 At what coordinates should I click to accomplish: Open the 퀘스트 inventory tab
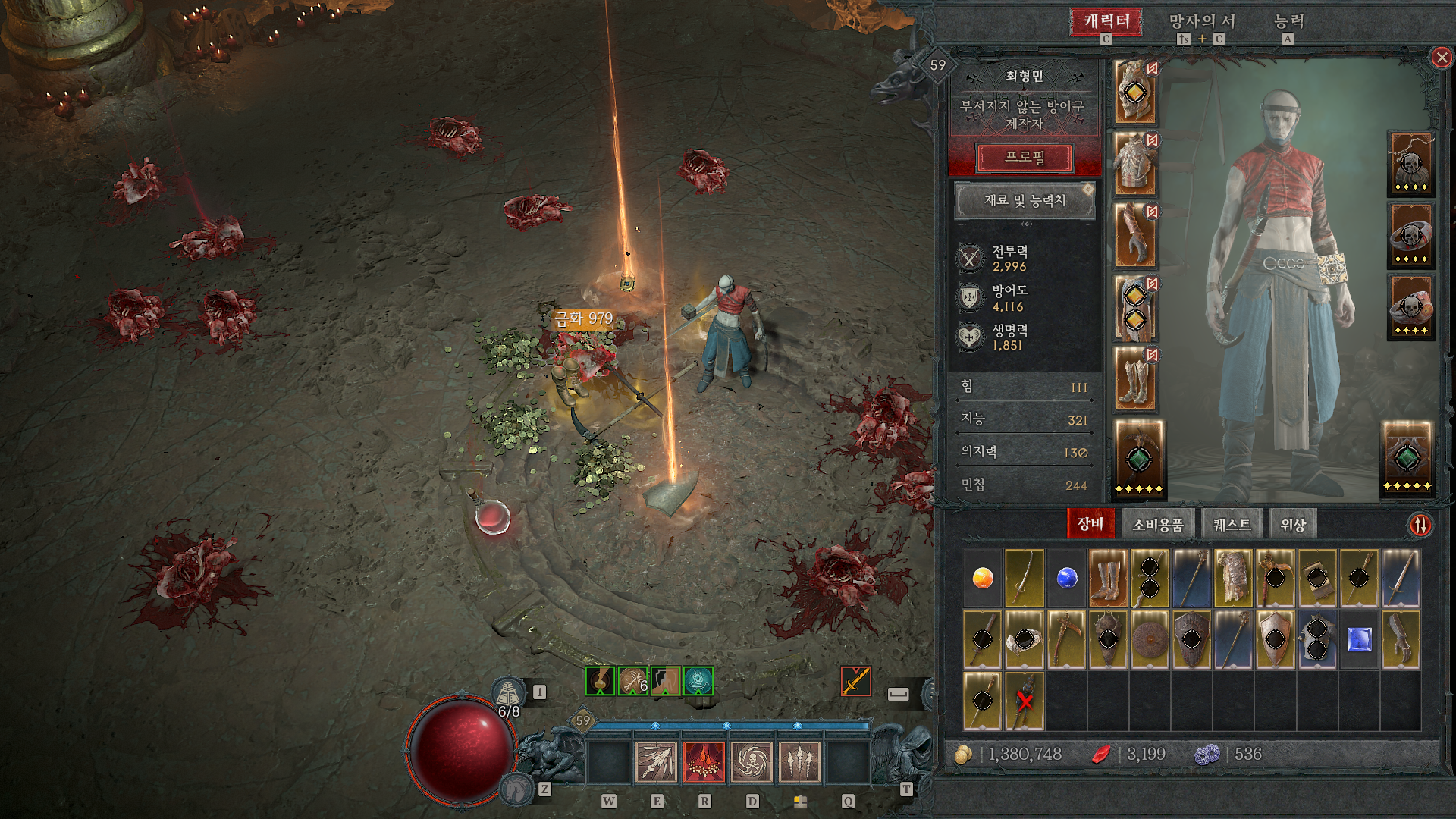tap(1232, 525)
